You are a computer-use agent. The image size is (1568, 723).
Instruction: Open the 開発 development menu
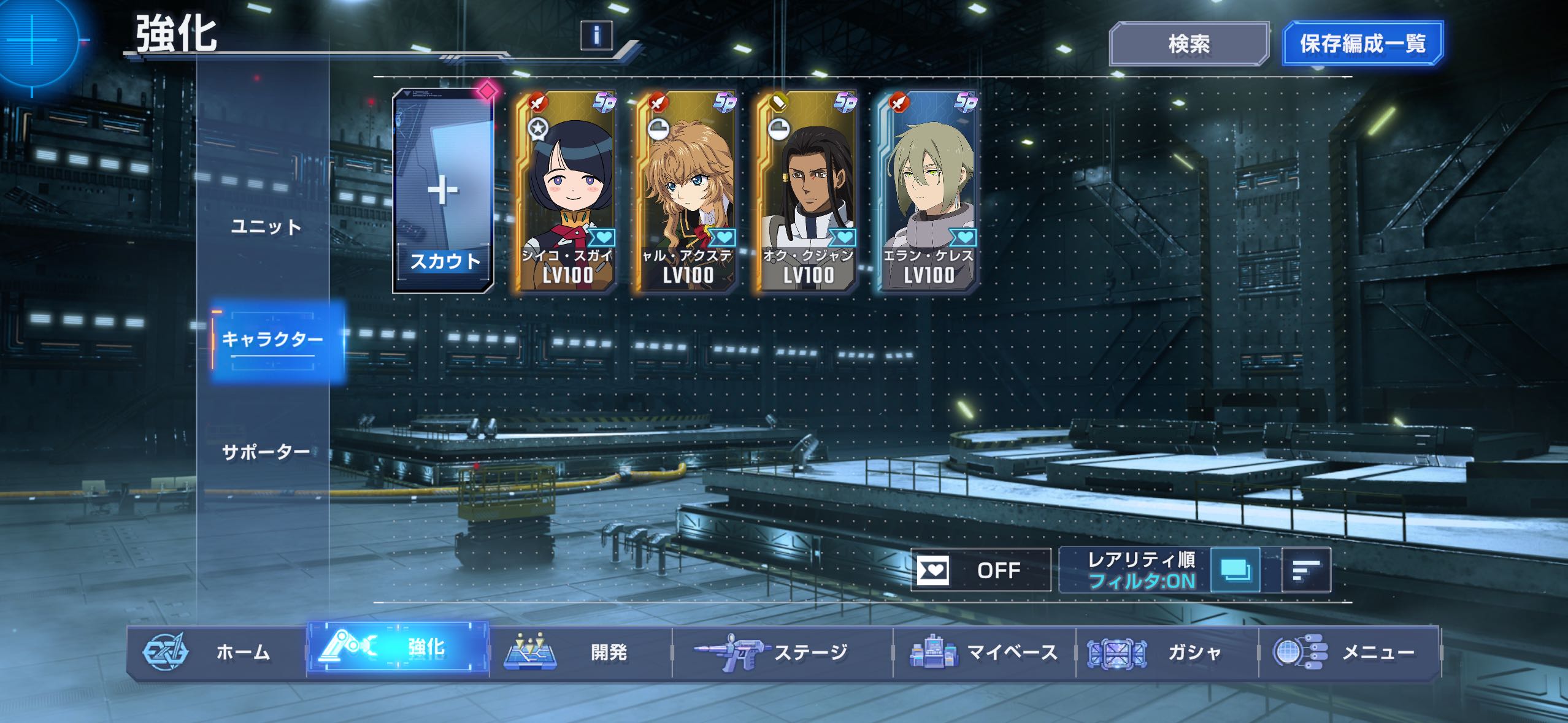coord(580,652)
